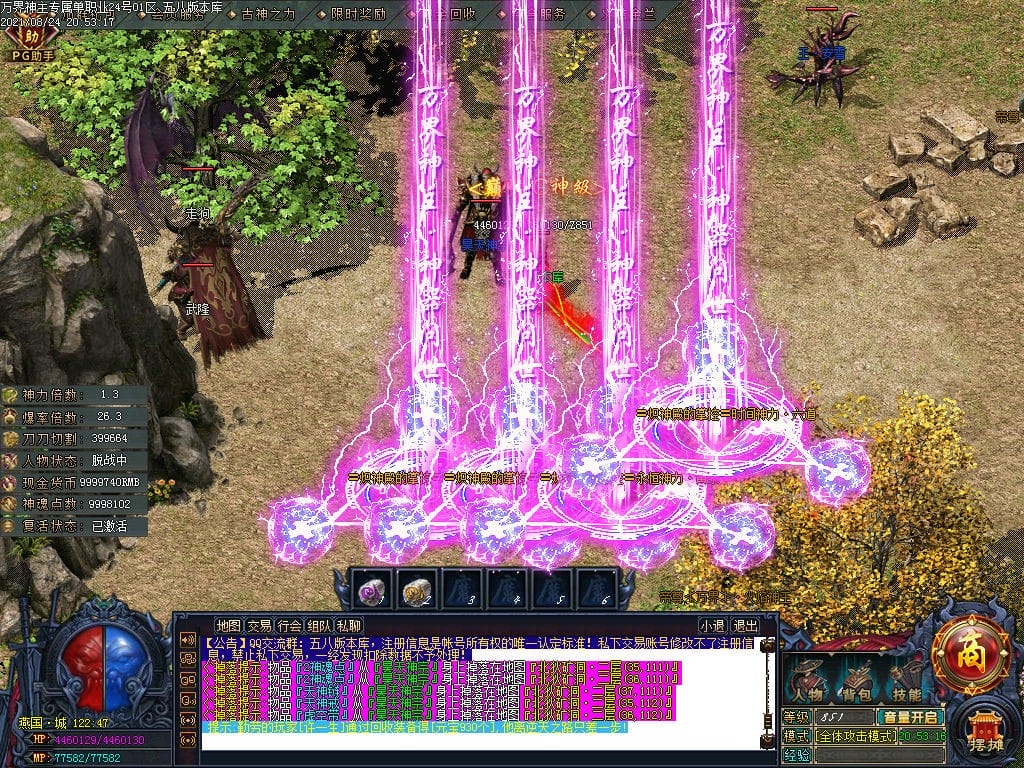This screenshot has height=768, width=1024.
Task: Click the 小退 logout button
Action: 713,626
